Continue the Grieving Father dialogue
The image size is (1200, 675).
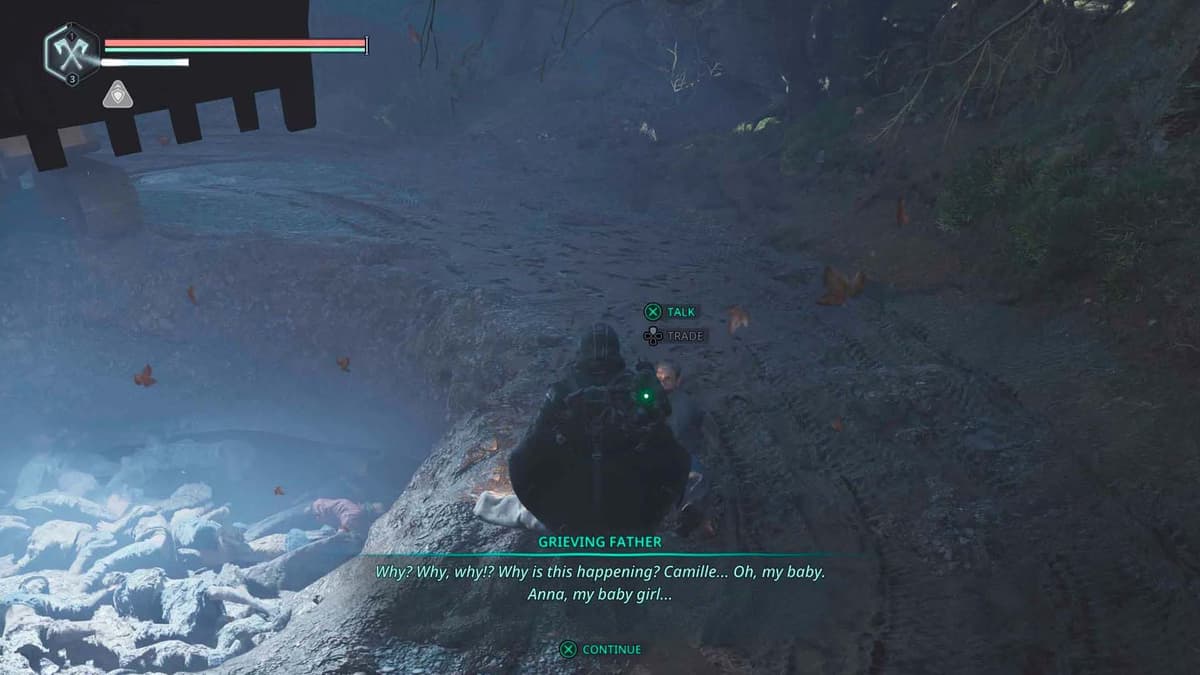tap(601, 649)
